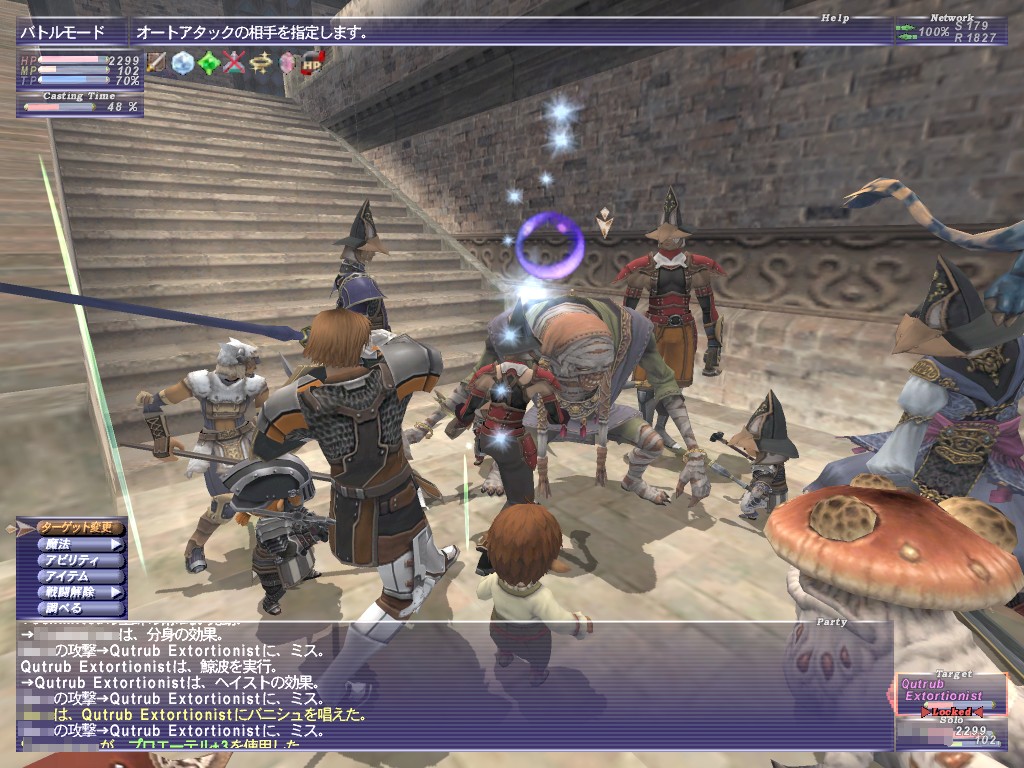Select the ice crystal status icon
The height and width of the screenshot is (768, 1024).
coord(183,62)
